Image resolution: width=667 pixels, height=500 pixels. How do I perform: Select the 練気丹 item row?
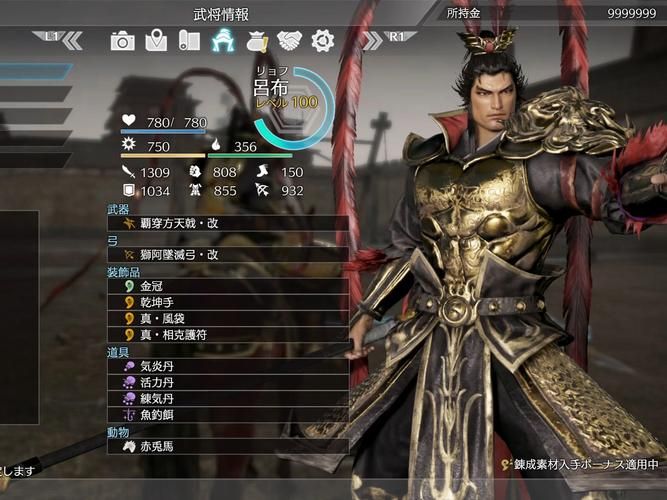pos(228,398)
